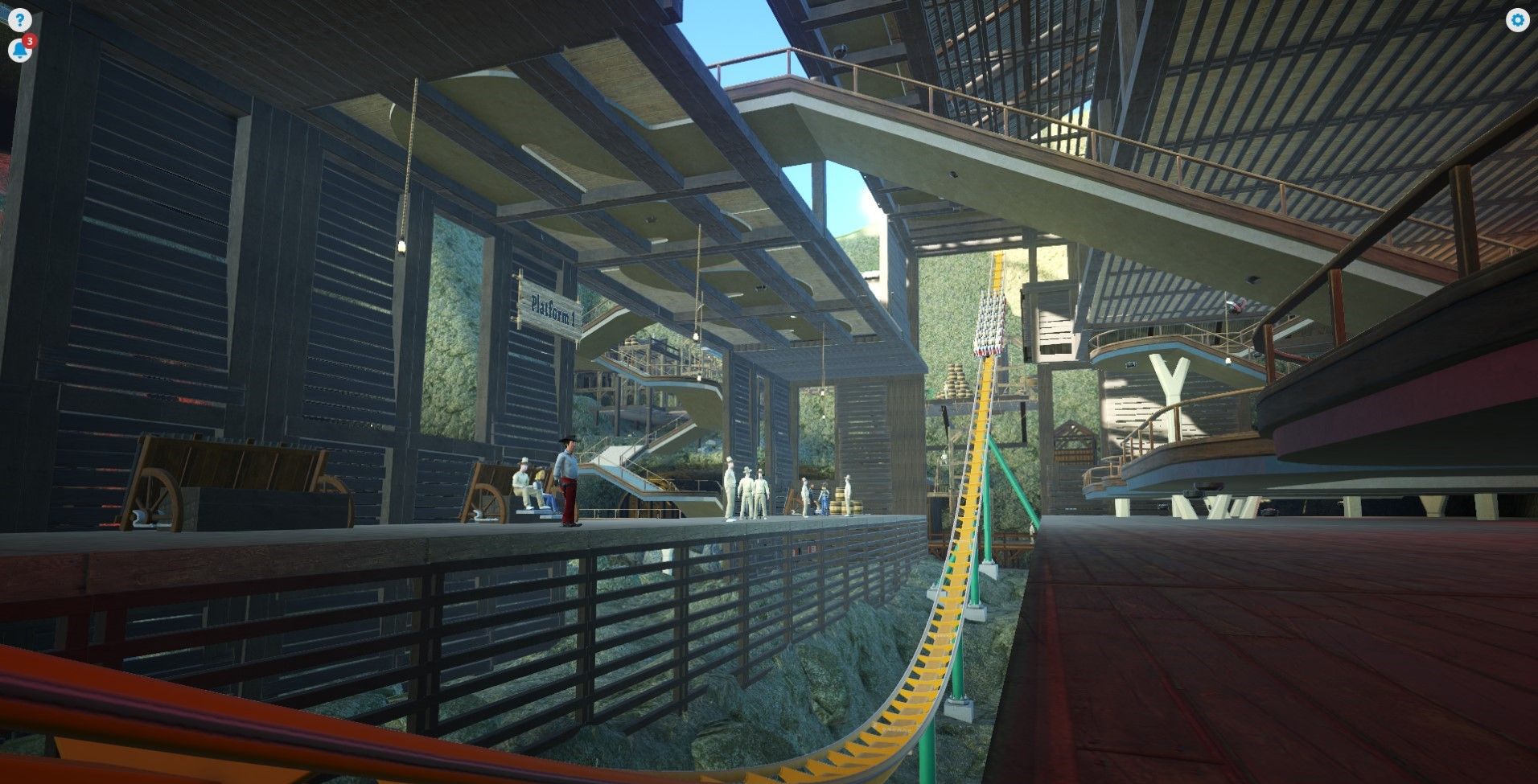Image resolution: width=1538 pixels, height=784 pixels.
Task: Select the coaster train on the lift hill
Action: tap(991, 322)
